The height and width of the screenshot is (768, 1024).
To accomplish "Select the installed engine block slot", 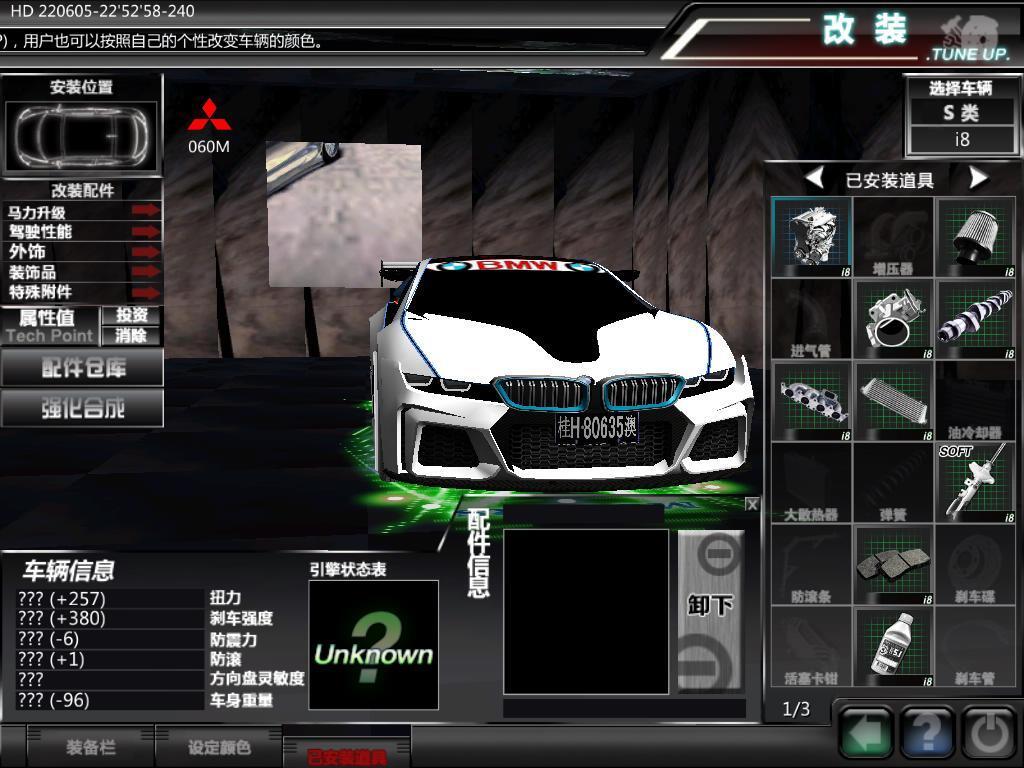I will pos(812,237).
